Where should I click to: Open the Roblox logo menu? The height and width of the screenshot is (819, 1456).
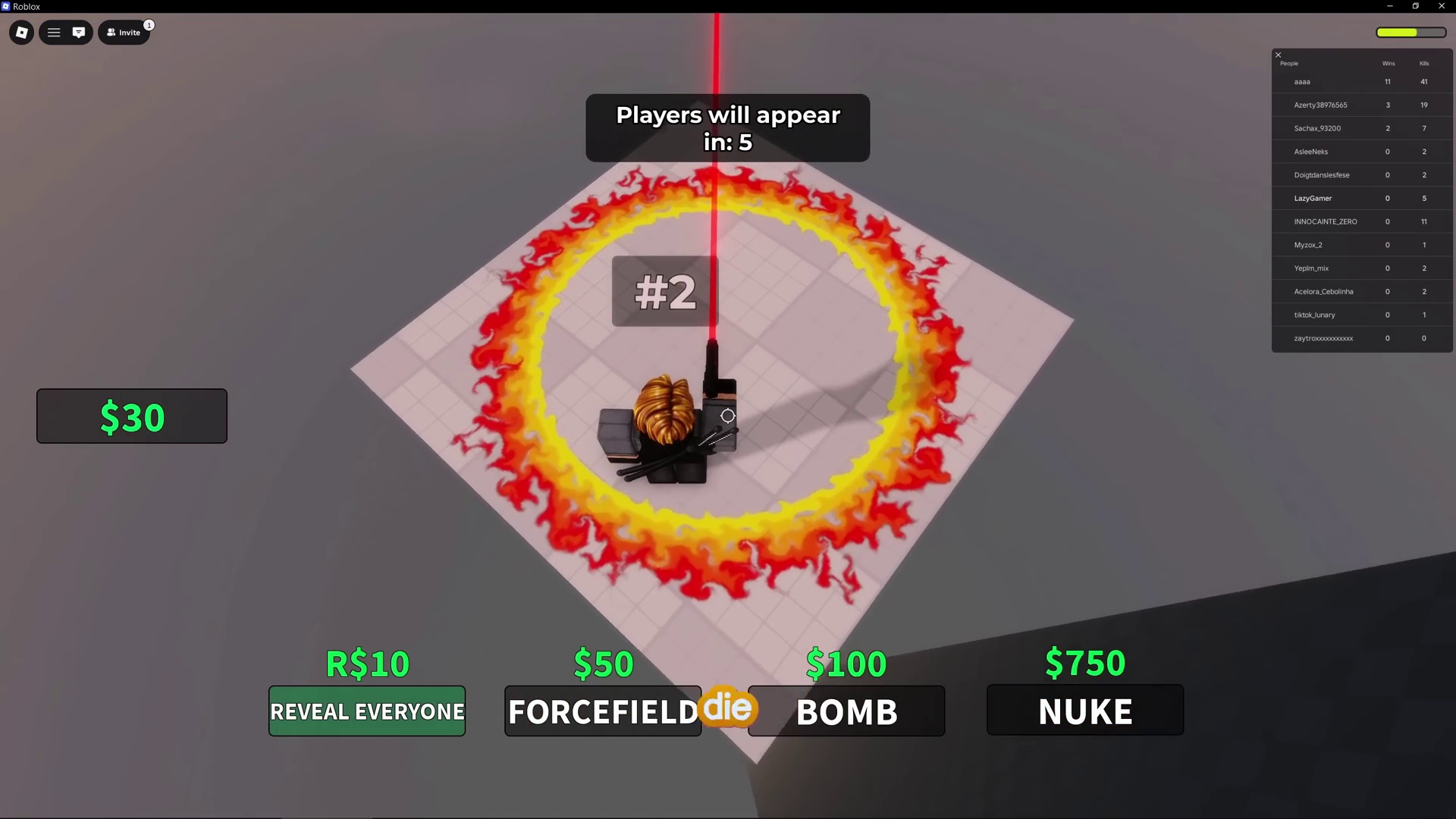tap(21, 32)
